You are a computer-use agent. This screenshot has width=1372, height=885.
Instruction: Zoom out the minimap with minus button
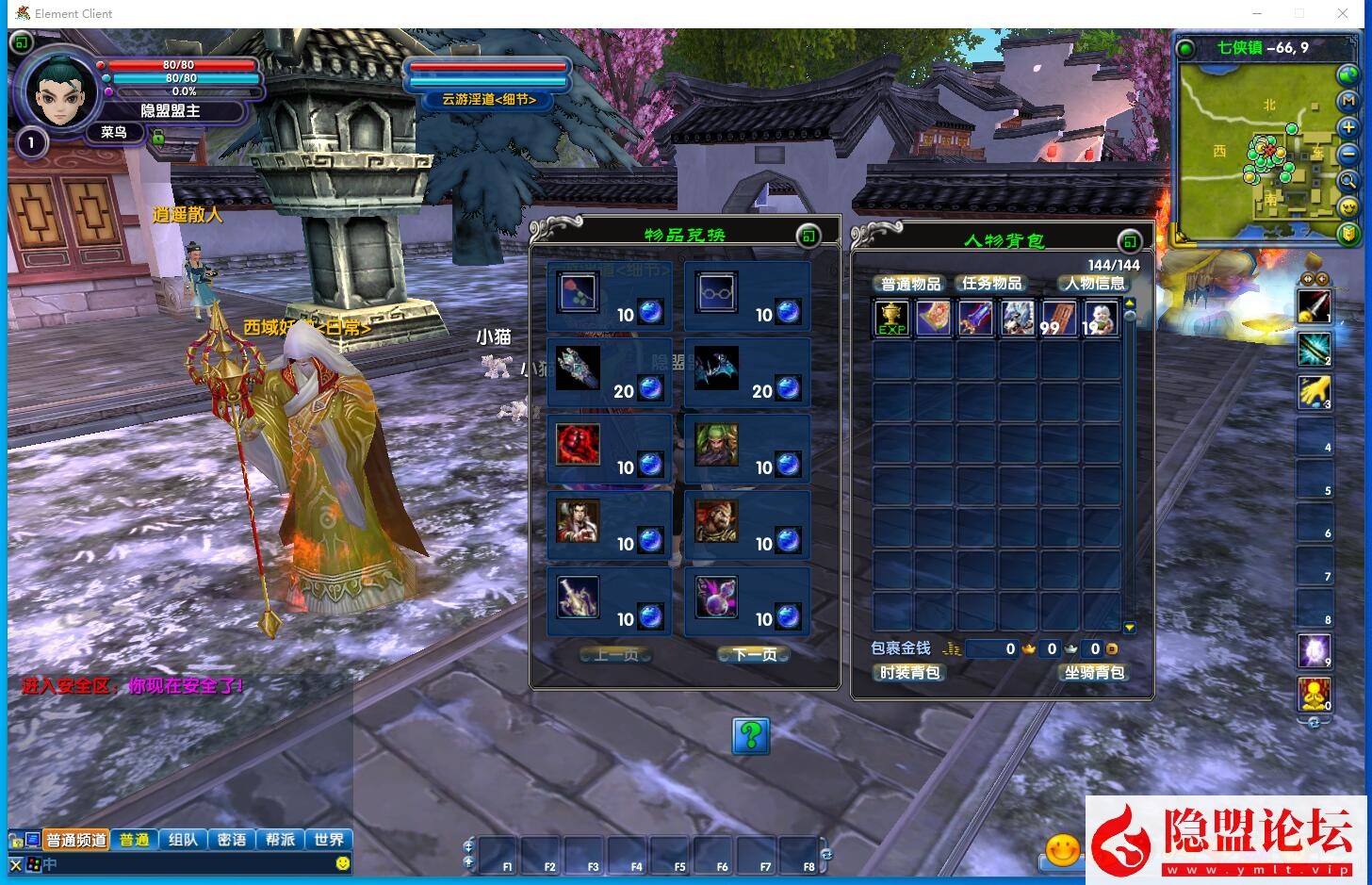[x=1348, y=154]
